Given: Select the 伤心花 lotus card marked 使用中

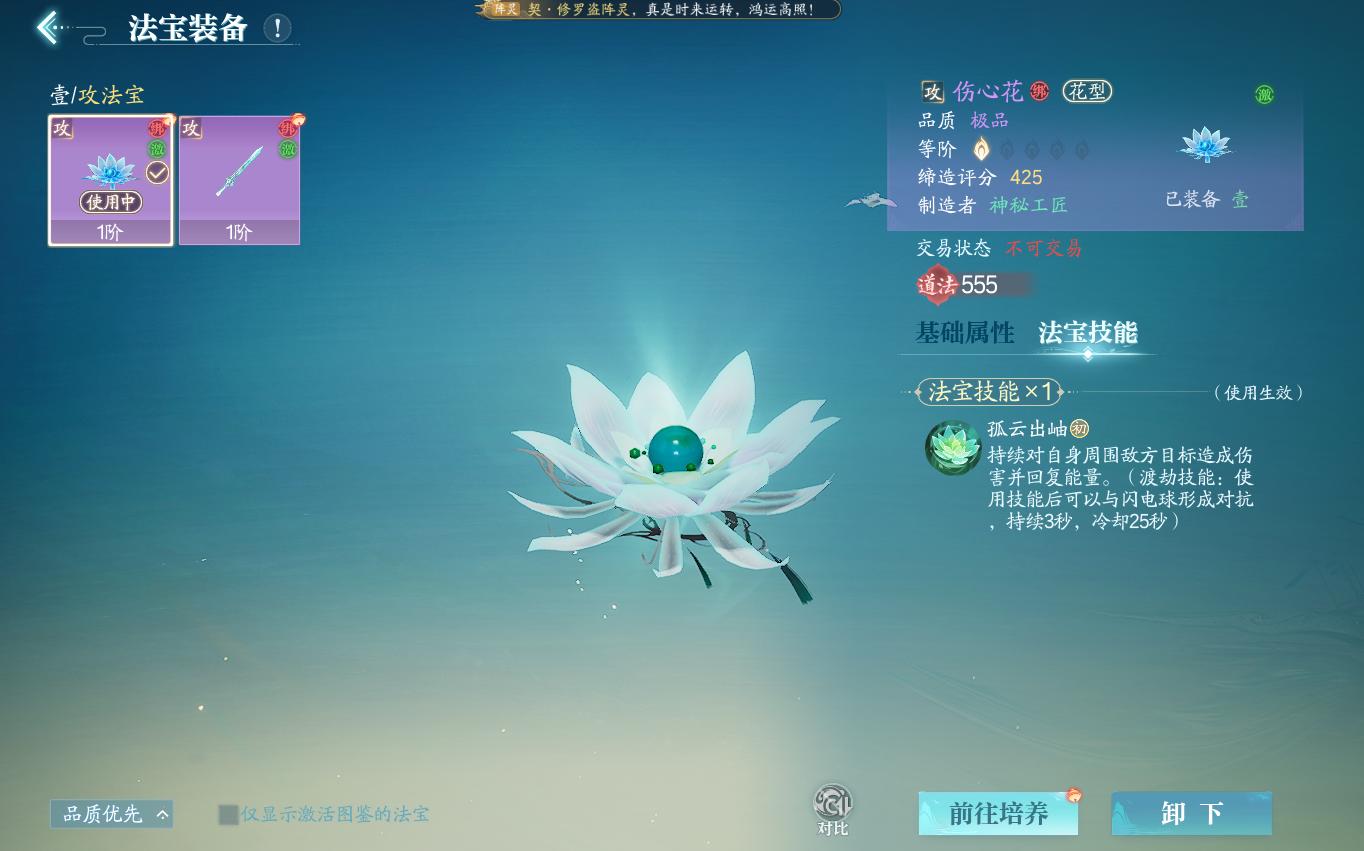Looking at the screenshot, I should coord(110,180).
